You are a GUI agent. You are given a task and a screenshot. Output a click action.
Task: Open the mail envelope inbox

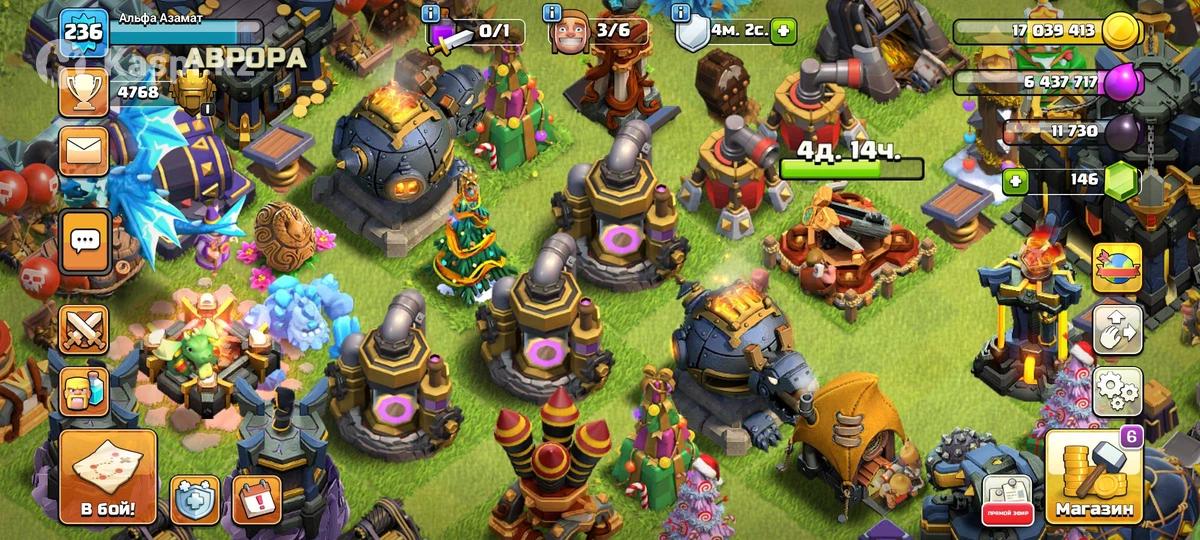pyautogui.click(x=84, y=152)
